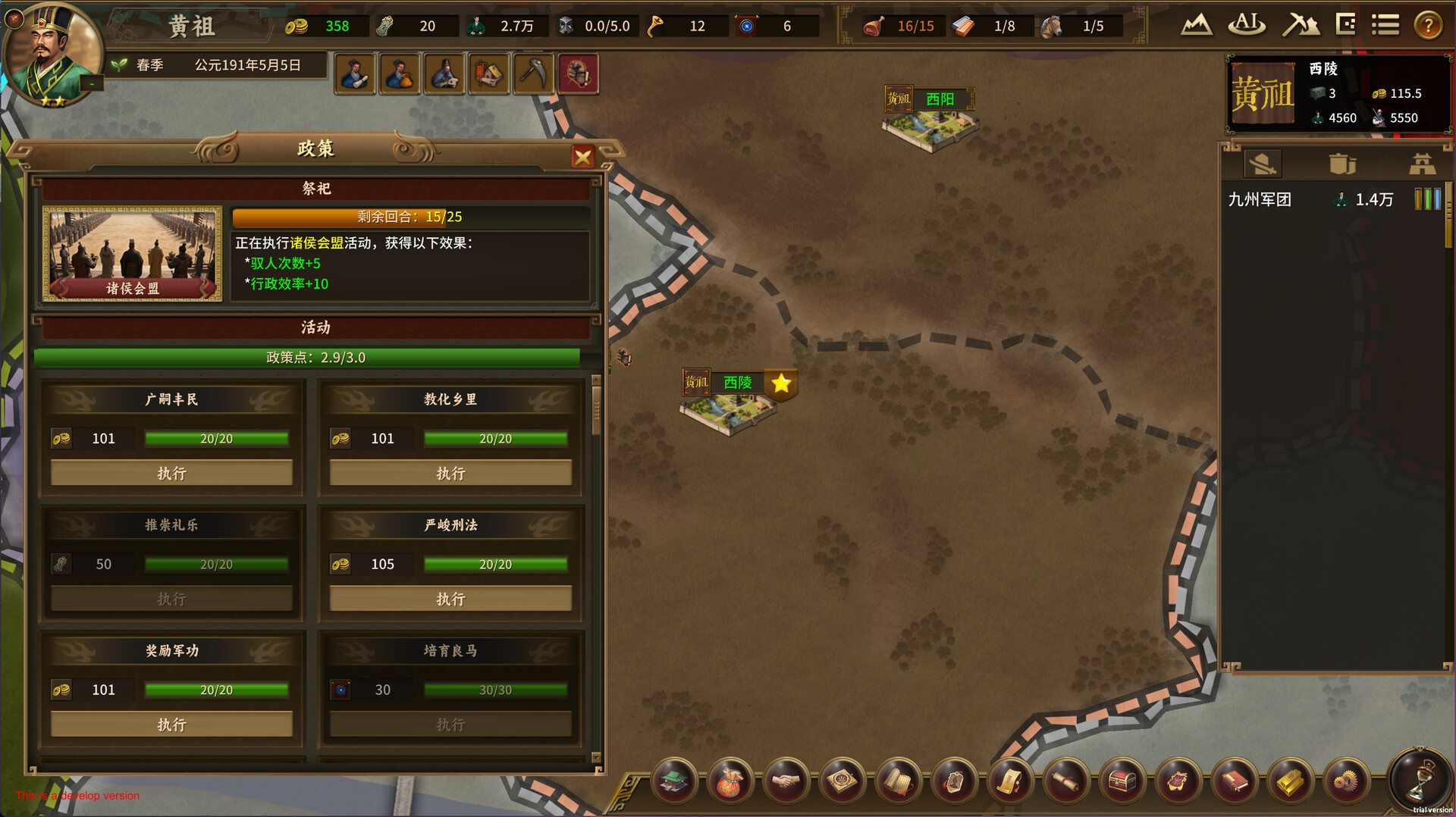Image resolution: width=1456 pixels, height=817 pixels.
Task: Open the treasure chest menu
Action: coord(1122,781)
